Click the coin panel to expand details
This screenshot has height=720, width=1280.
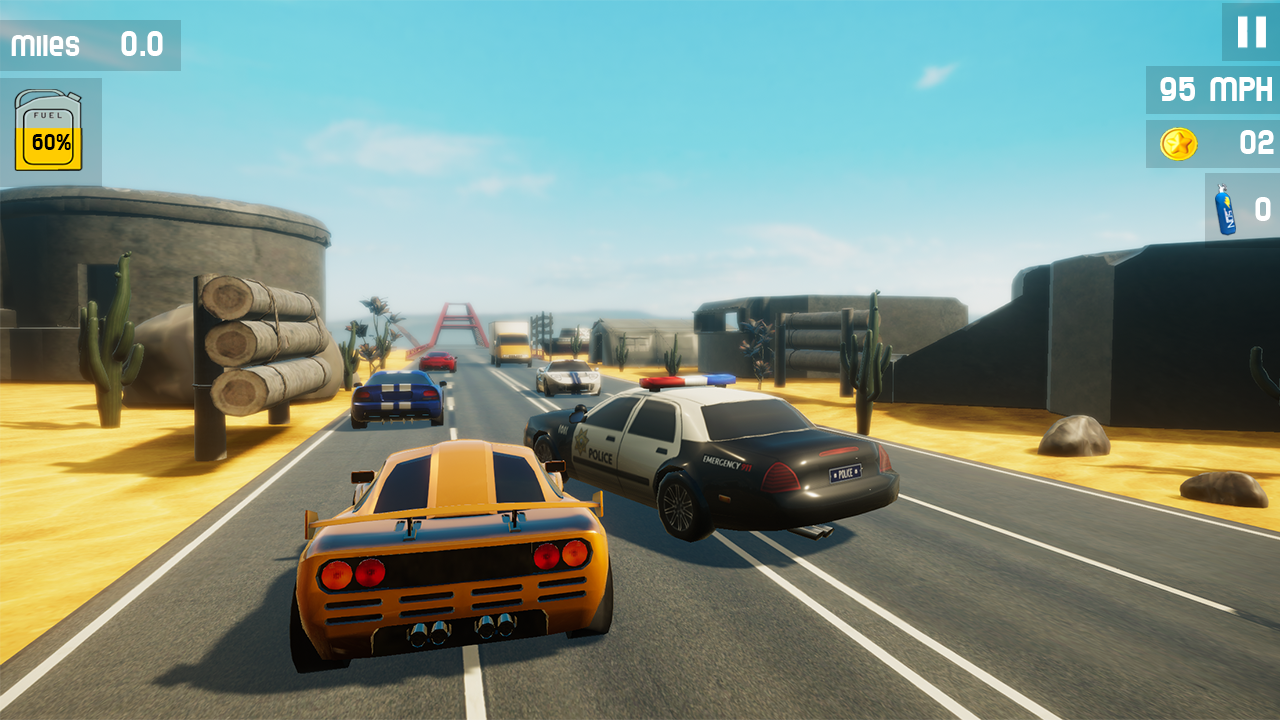(x=1212, y=143)
